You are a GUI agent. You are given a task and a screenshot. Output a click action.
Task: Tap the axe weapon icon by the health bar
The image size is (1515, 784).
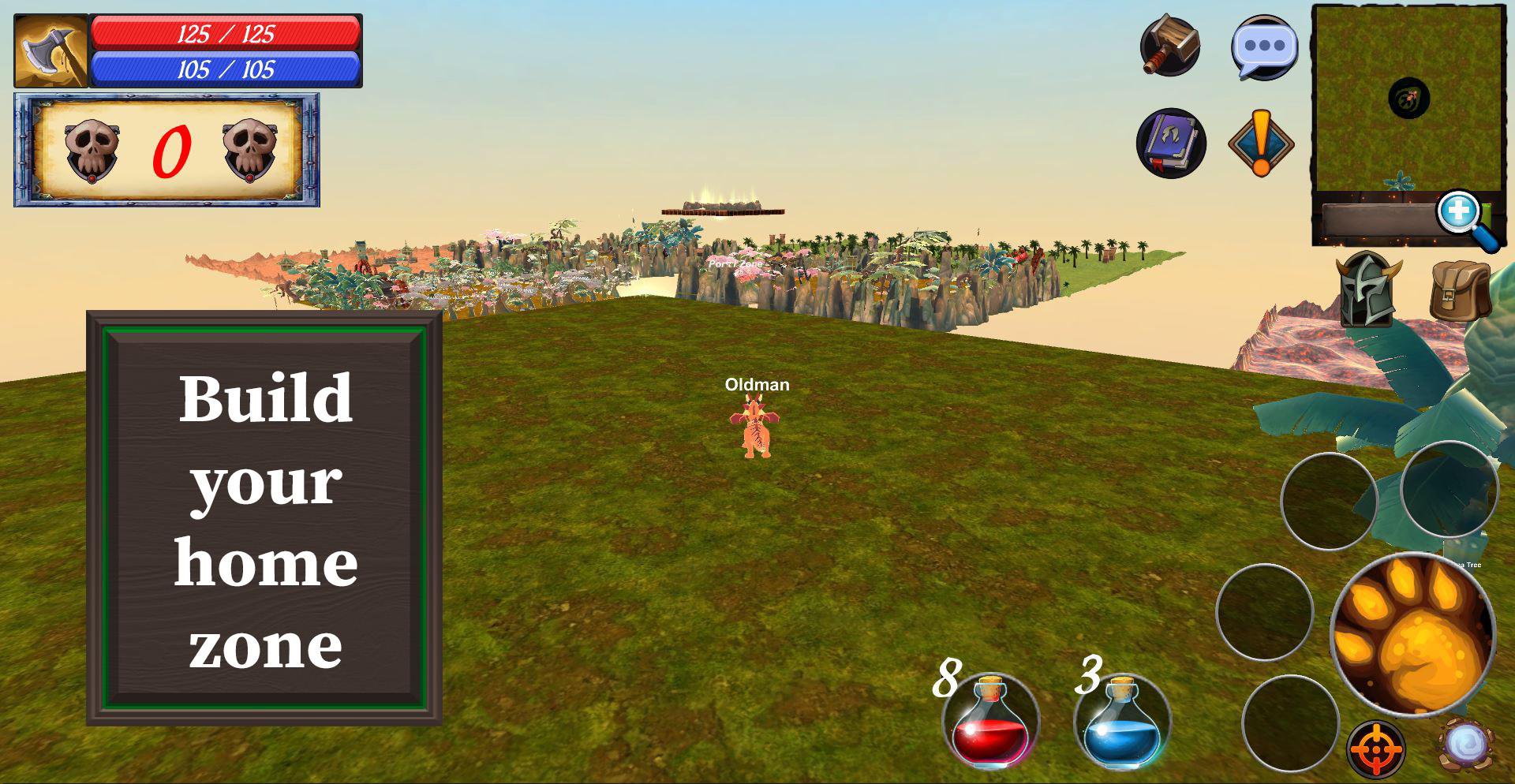tap(50, 50)
